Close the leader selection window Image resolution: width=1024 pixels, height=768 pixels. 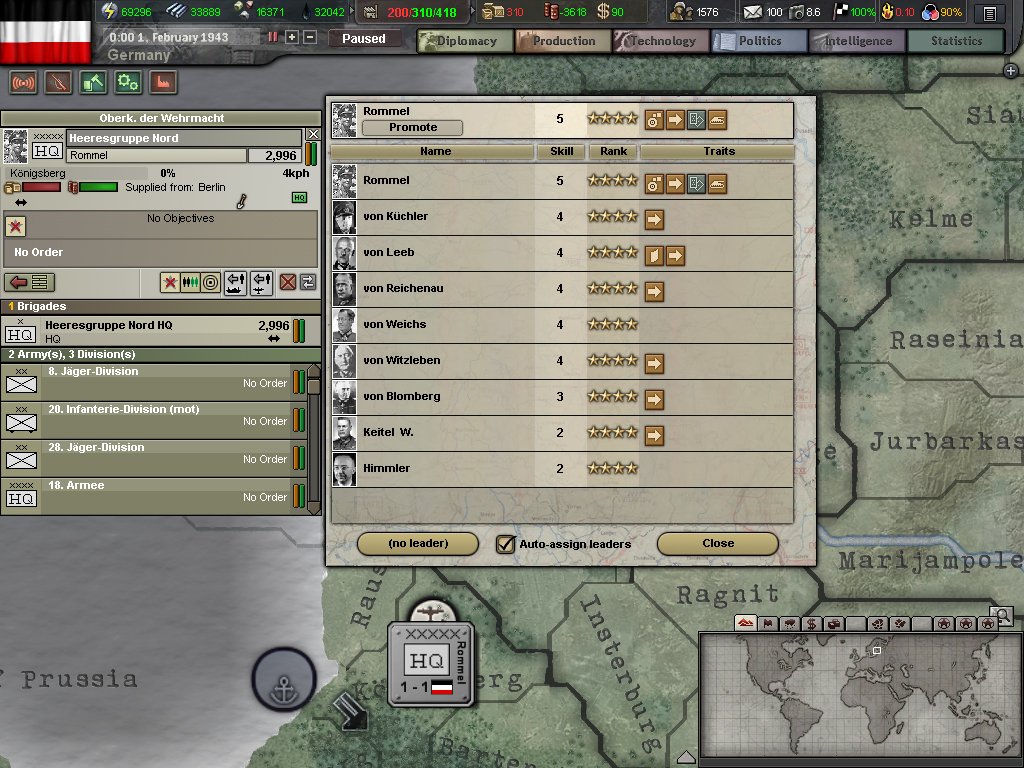pyautogui.click(x=717, y=544)
